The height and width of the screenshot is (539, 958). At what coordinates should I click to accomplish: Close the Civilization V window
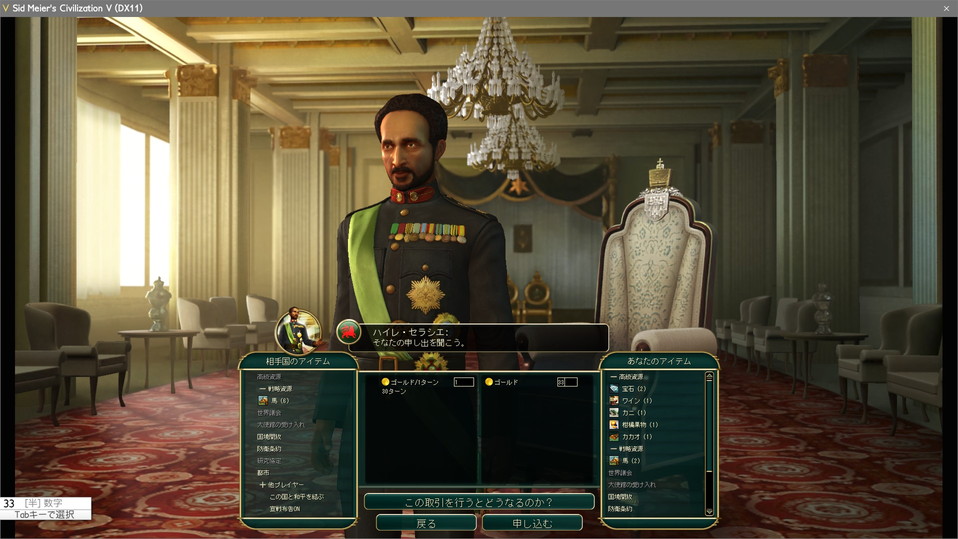pyautogui.click(x=946, y=8)
